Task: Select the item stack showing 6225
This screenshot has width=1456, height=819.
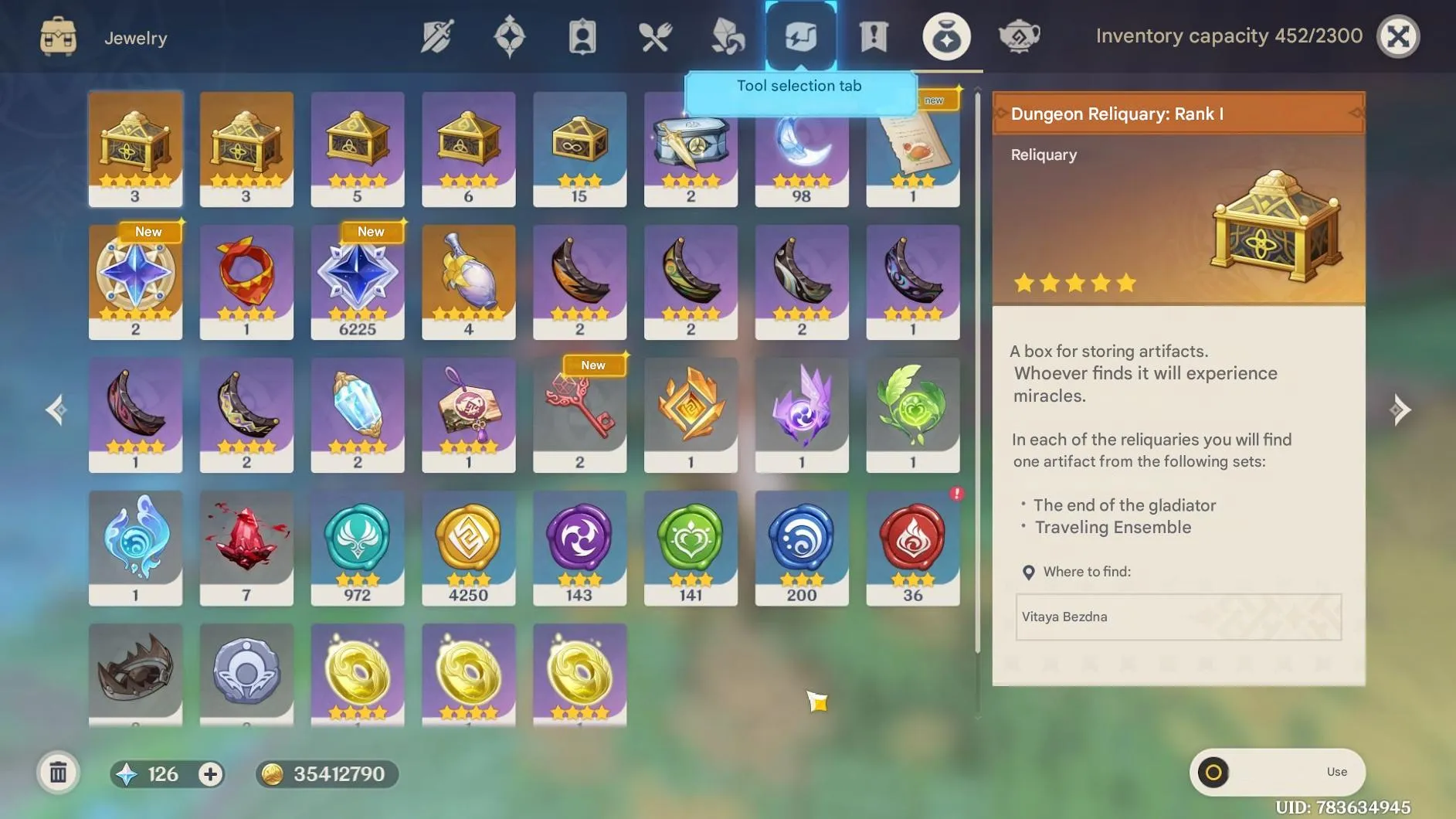Action: pos(358,282)
